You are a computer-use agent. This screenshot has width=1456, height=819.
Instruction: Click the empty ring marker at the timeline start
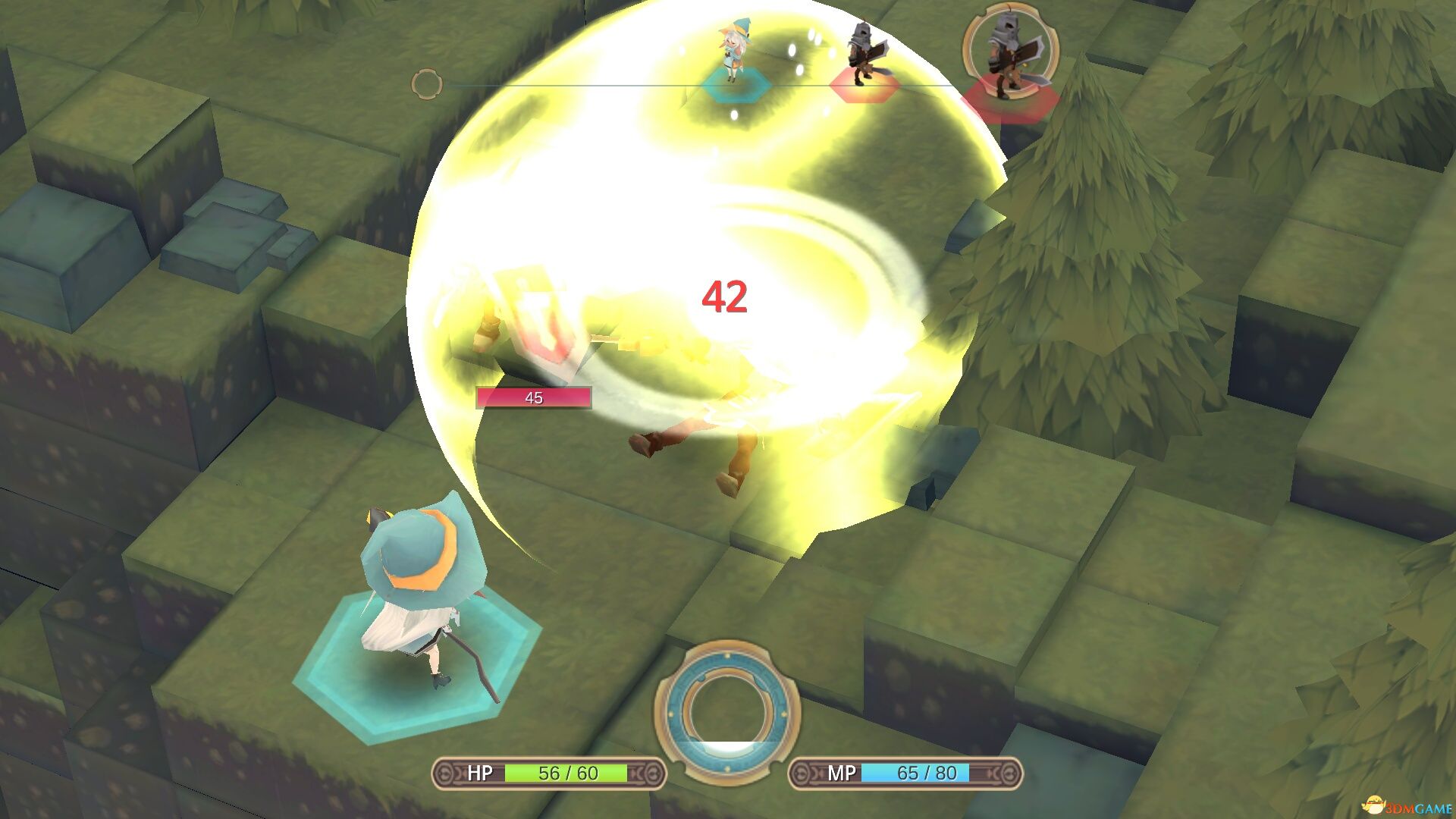pyautogui.click(x=426, y=84)
